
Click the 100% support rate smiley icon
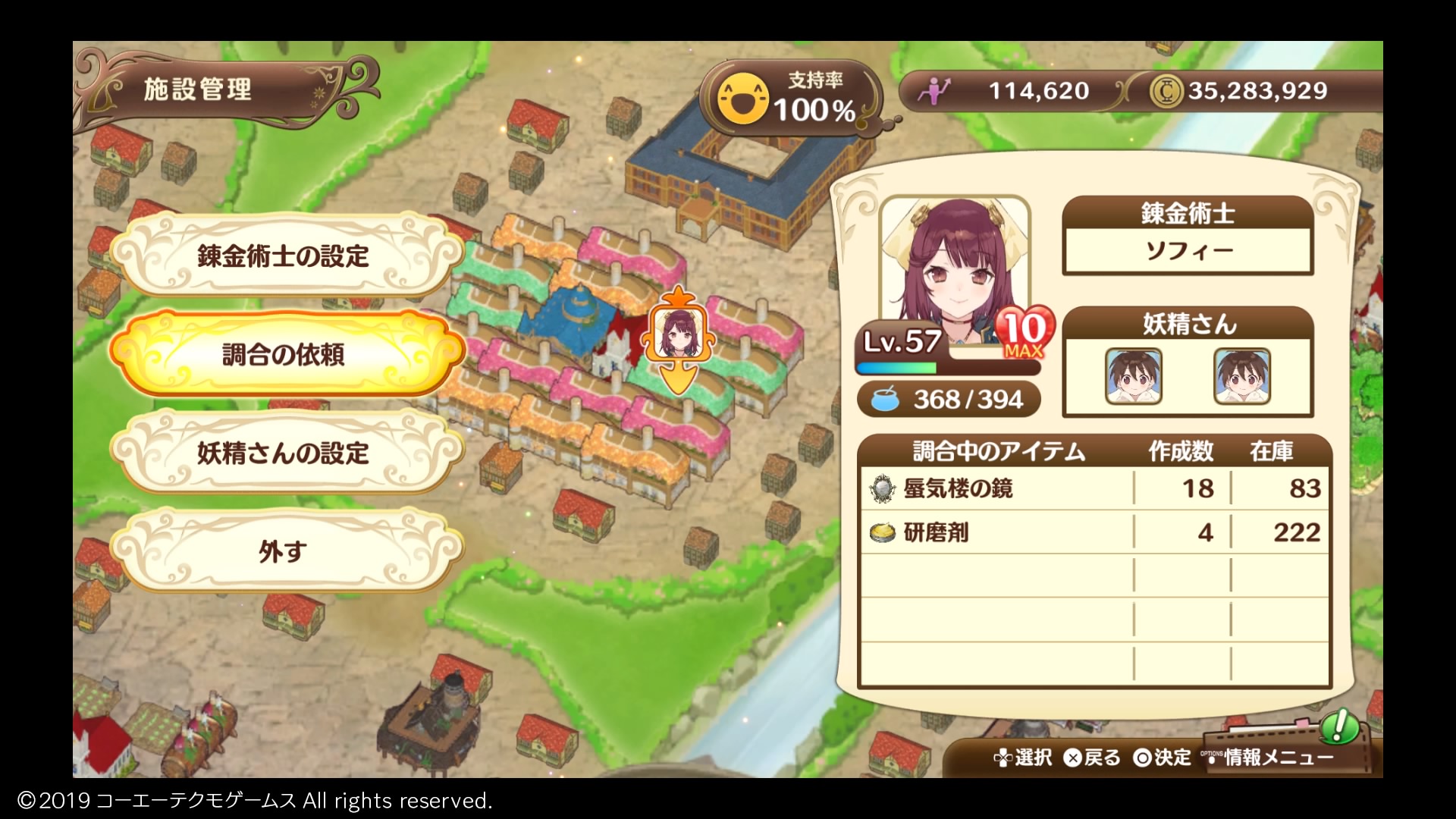742,97
